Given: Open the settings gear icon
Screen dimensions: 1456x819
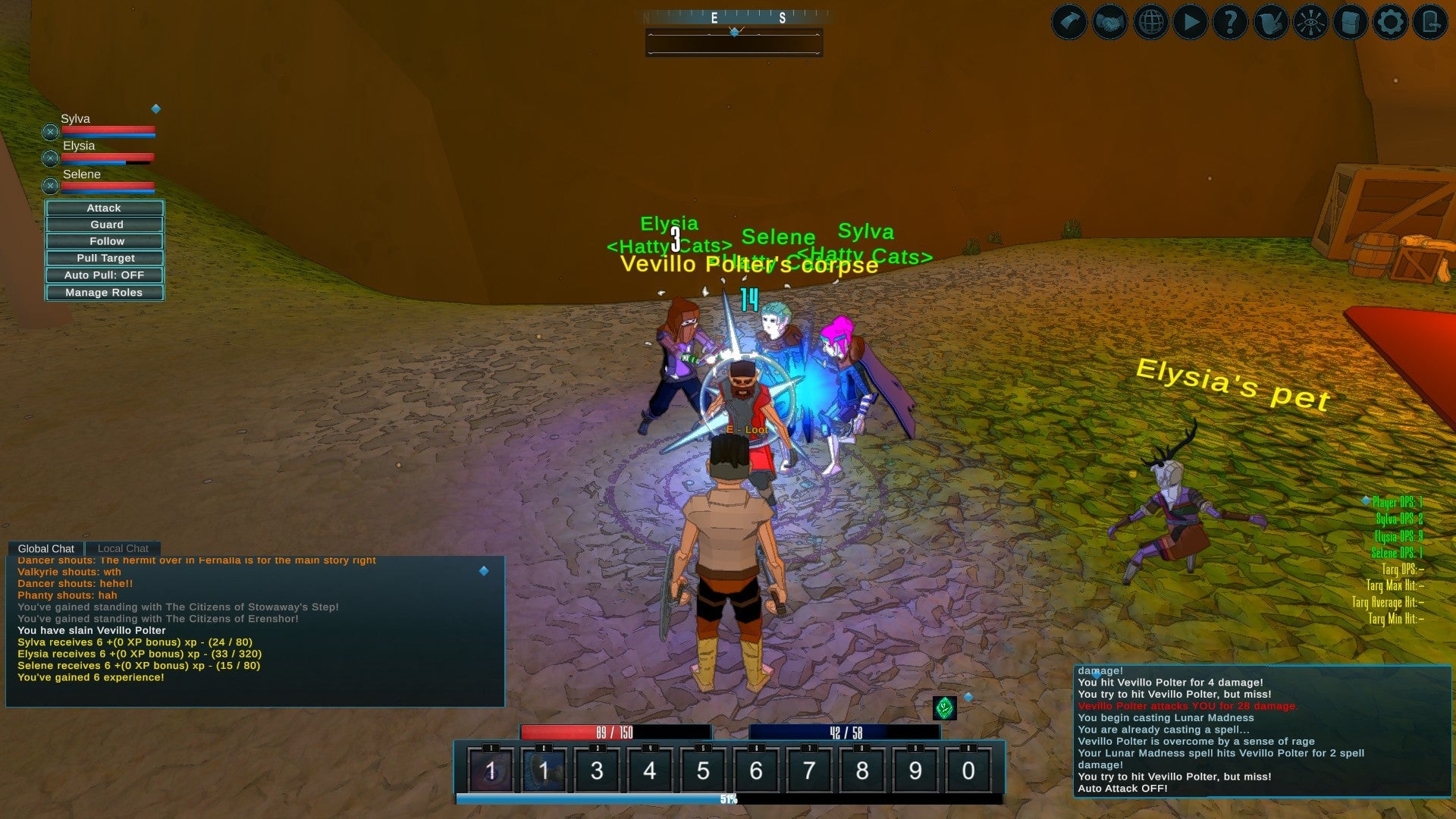Looking at the screenshot, I should (1390, 22).
